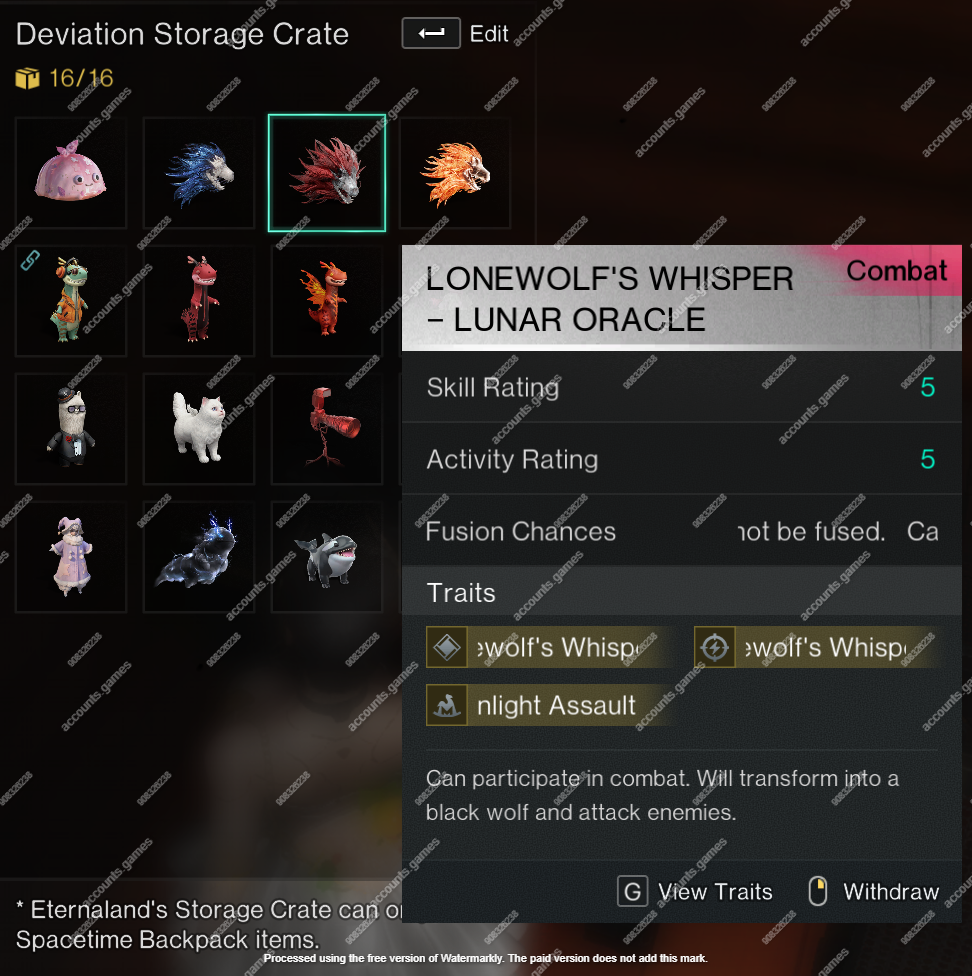
Task: Pick the purple-dressed doll deviation
Action: 71,557
